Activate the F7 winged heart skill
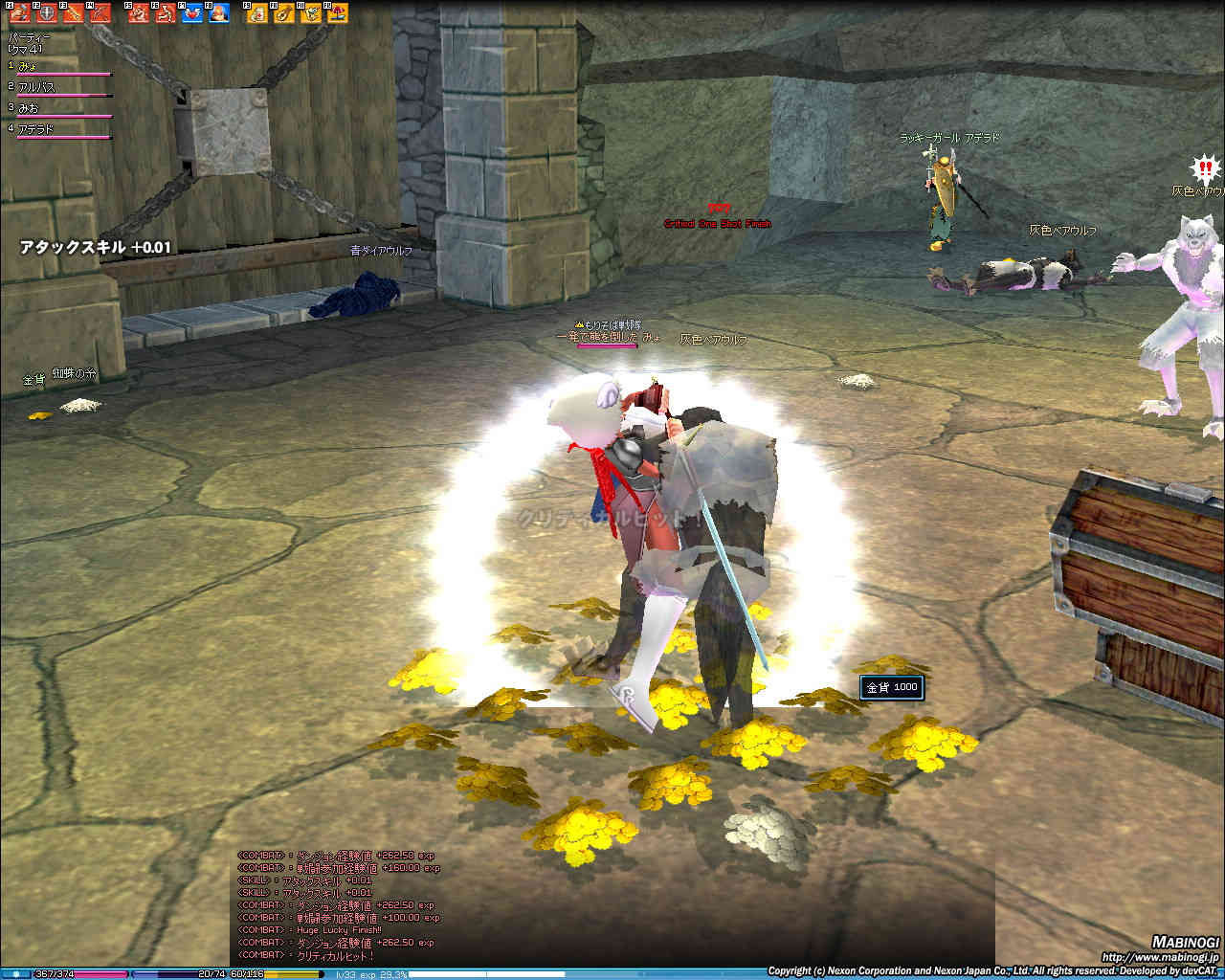 pos(192,13)
